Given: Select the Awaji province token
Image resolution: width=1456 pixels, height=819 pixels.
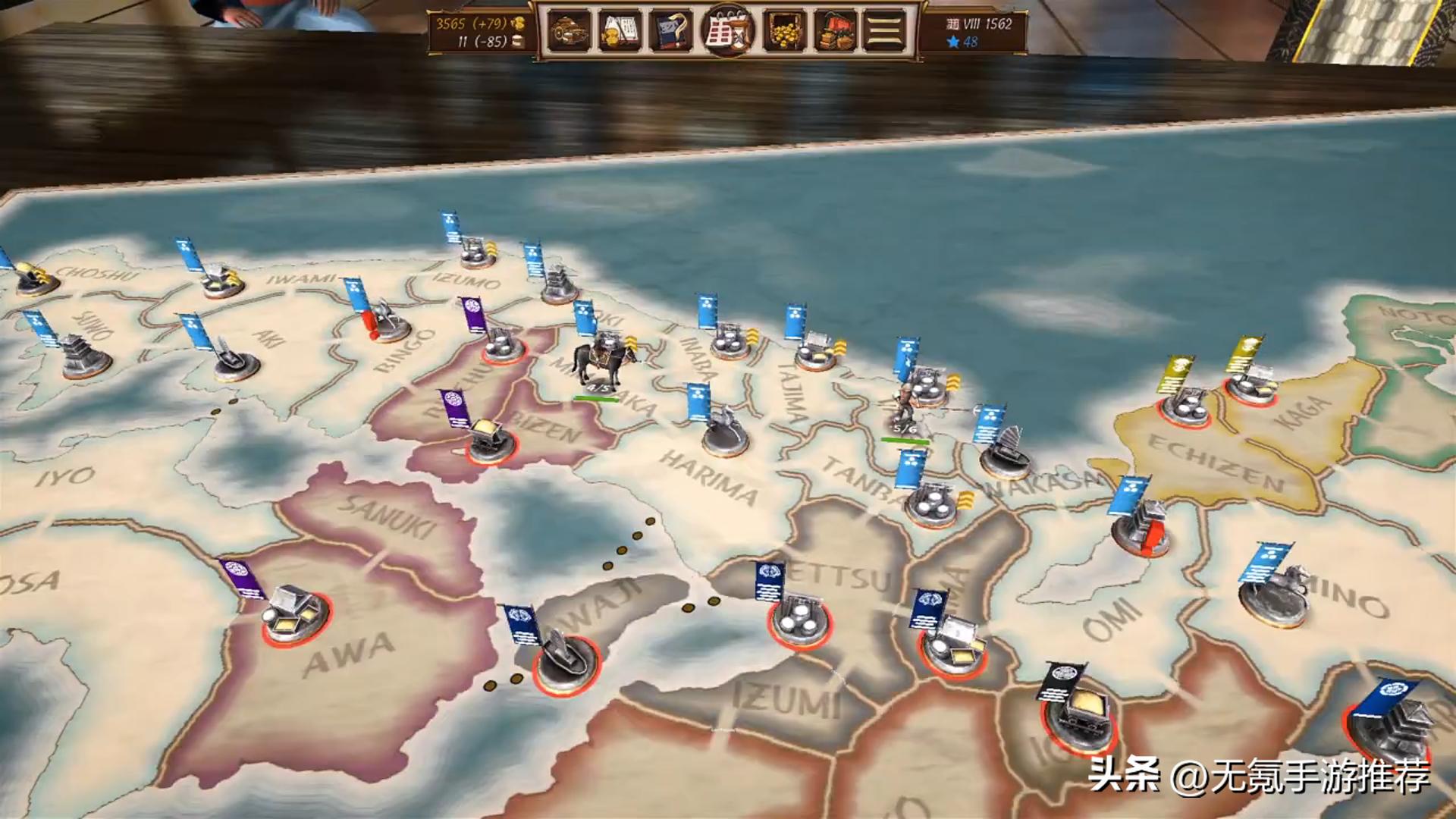Looking at the screenshot, I should pyautogui.click(x=566, y=660).
